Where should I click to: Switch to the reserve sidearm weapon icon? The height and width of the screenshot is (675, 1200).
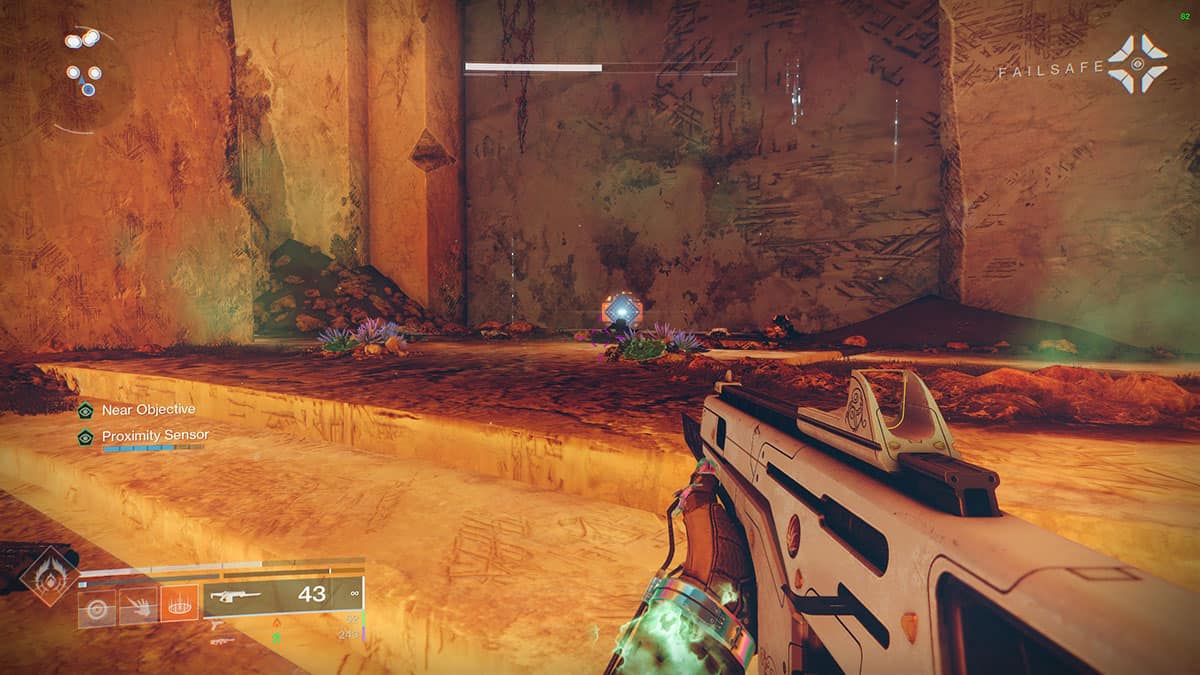(x=217, y=625)
